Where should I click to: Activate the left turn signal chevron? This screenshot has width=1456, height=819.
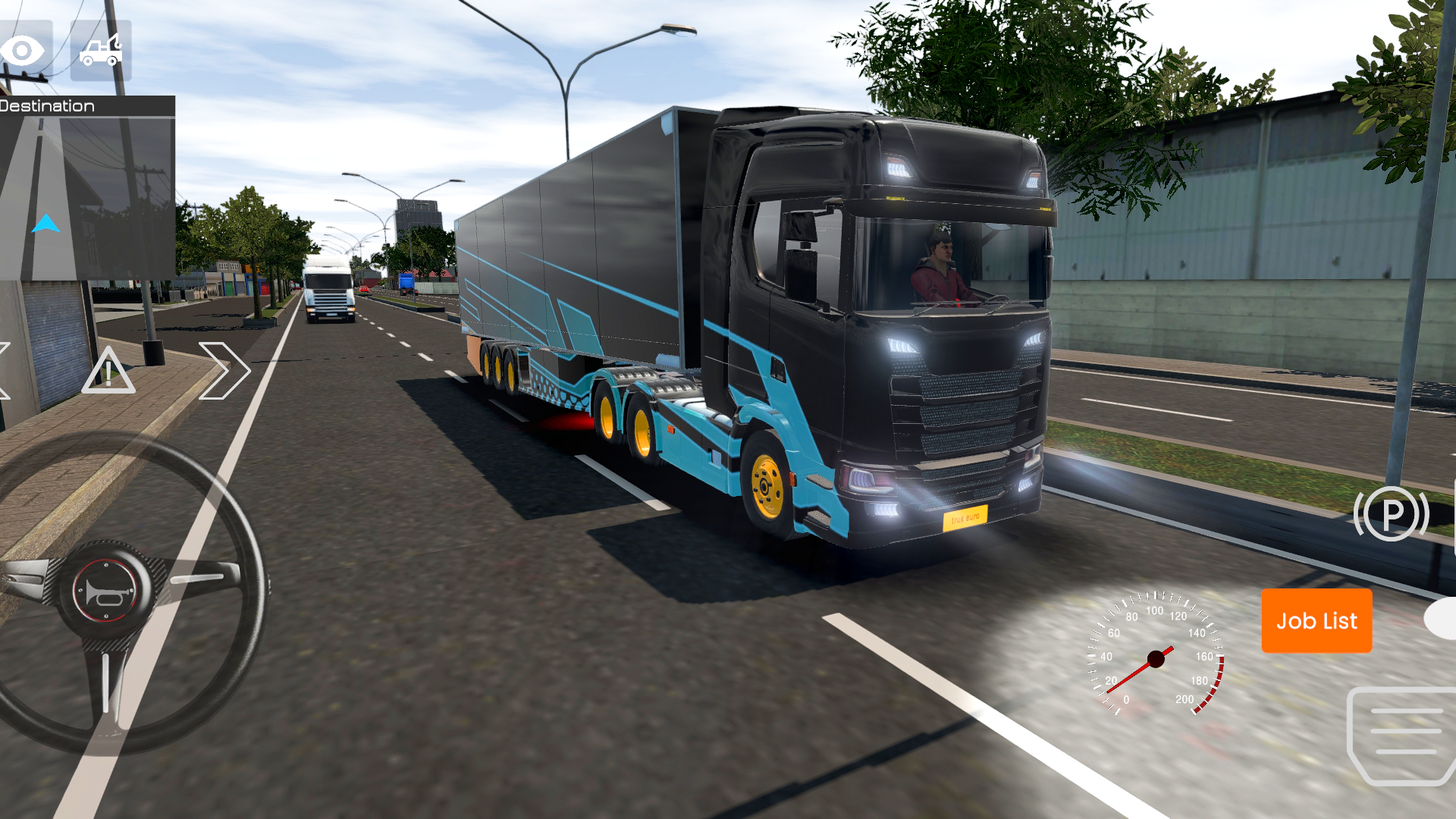coord(6,369)
